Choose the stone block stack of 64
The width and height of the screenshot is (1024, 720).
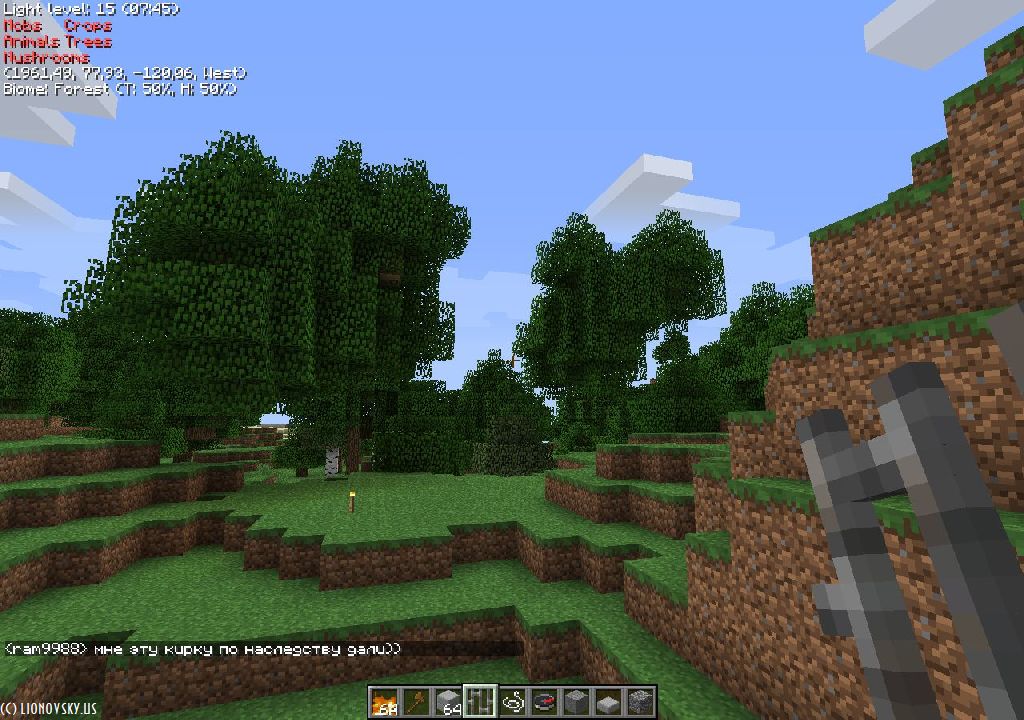pyautogui.click(x=448, y=702)
